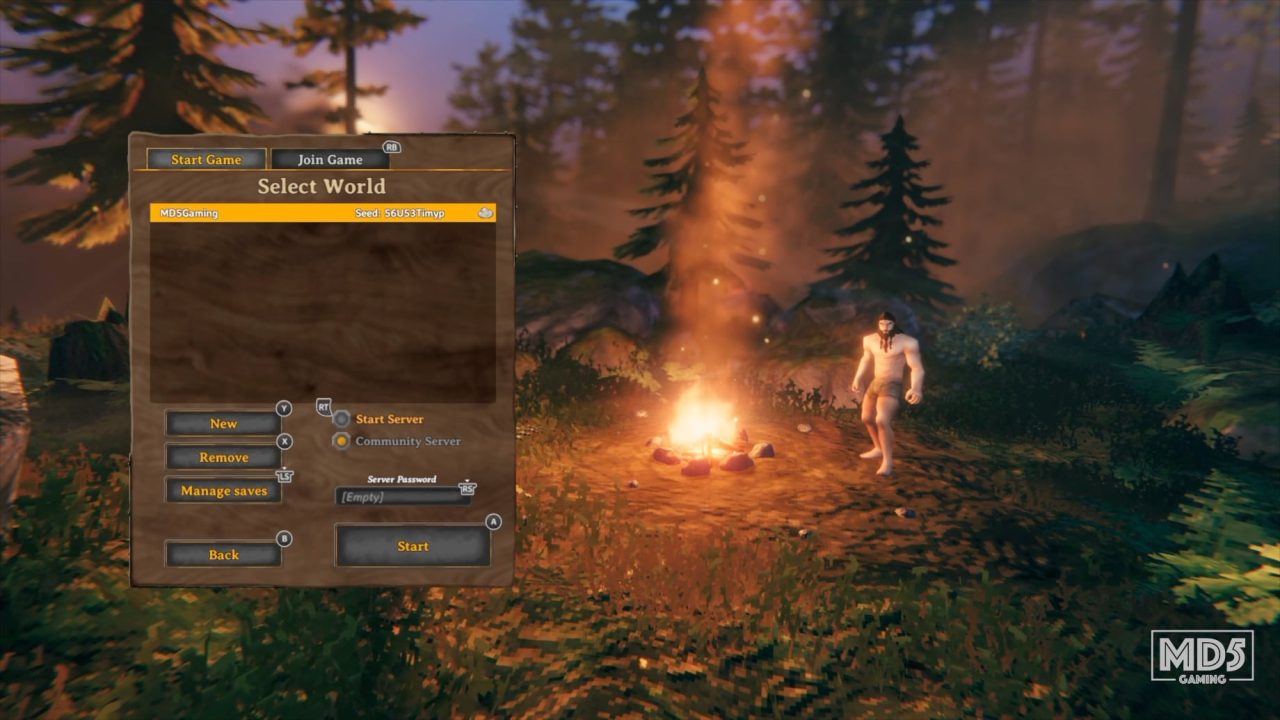This screenshot has width=1280, height=720.
Task: Click the Server Password input field
Action: point(404,497)
